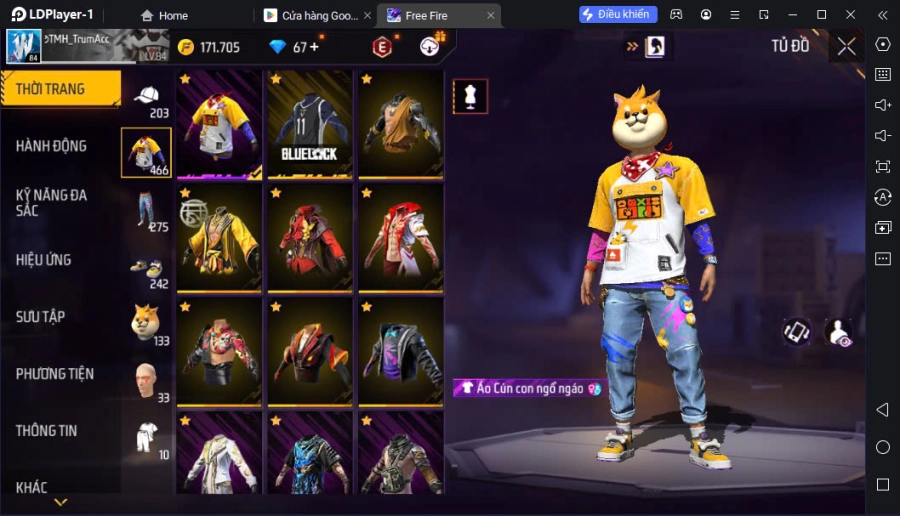Close the Tủ Đồ wardrobe screen
Image resolution: width=900 pixels, height=516 pixels.
click(x=846, y=46)
